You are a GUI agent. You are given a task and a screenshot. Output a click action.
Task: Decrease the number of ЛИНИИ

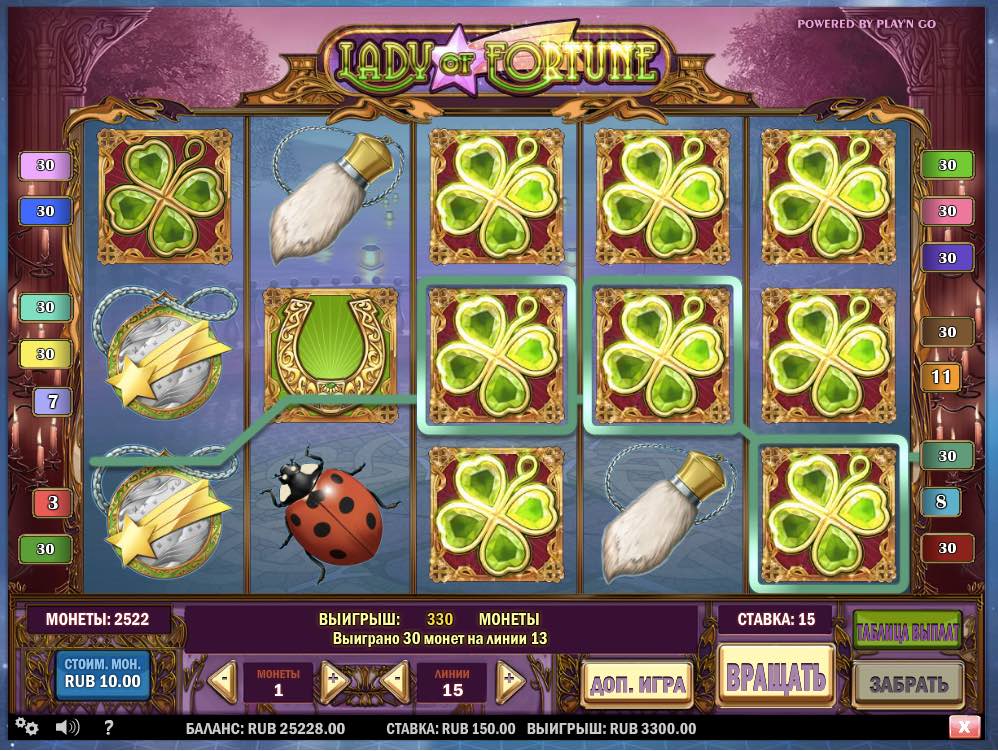click(396, 682)
